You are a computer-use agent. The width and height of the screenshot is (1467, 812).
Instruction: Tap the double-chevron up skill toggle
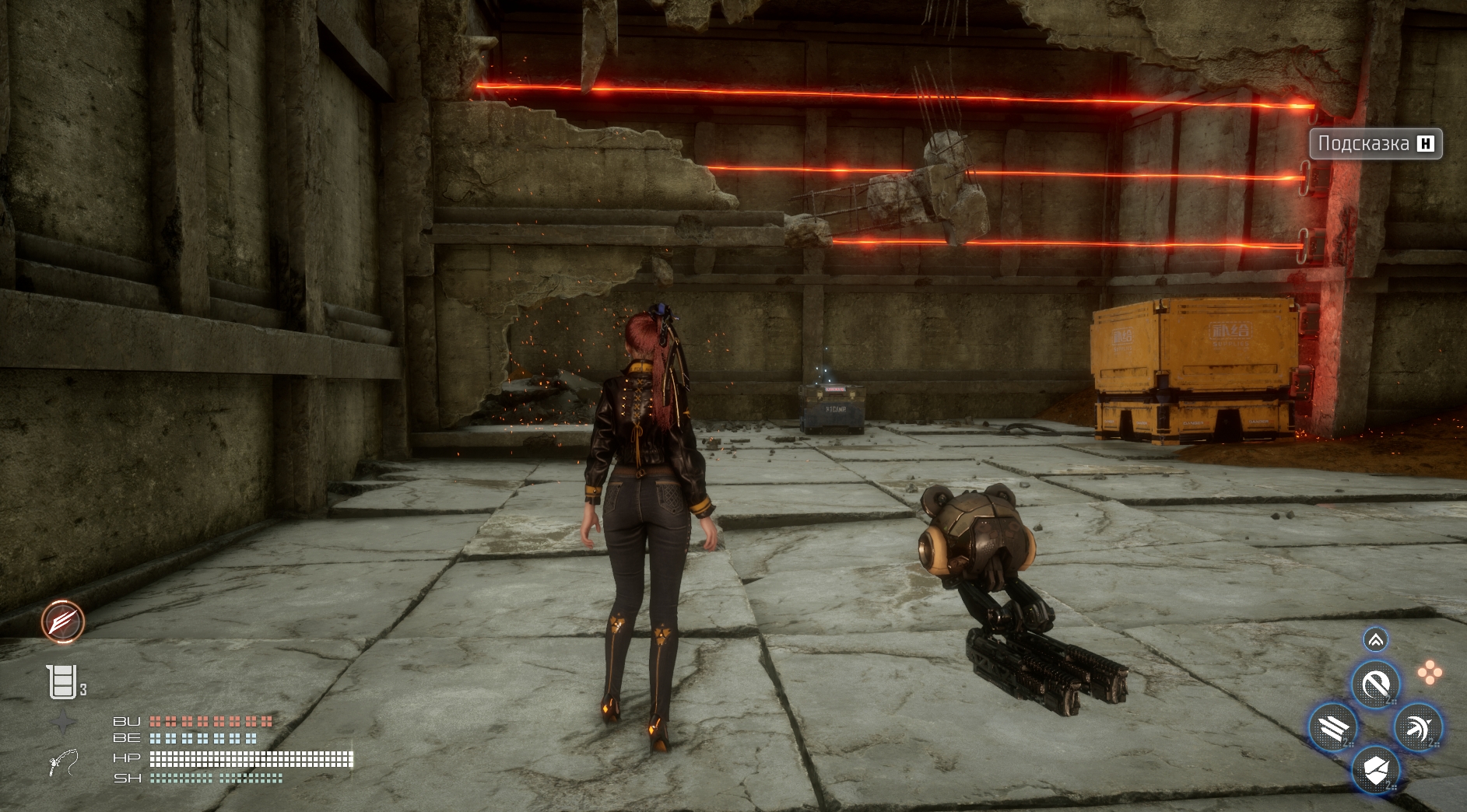click(x=1375, y=640)
